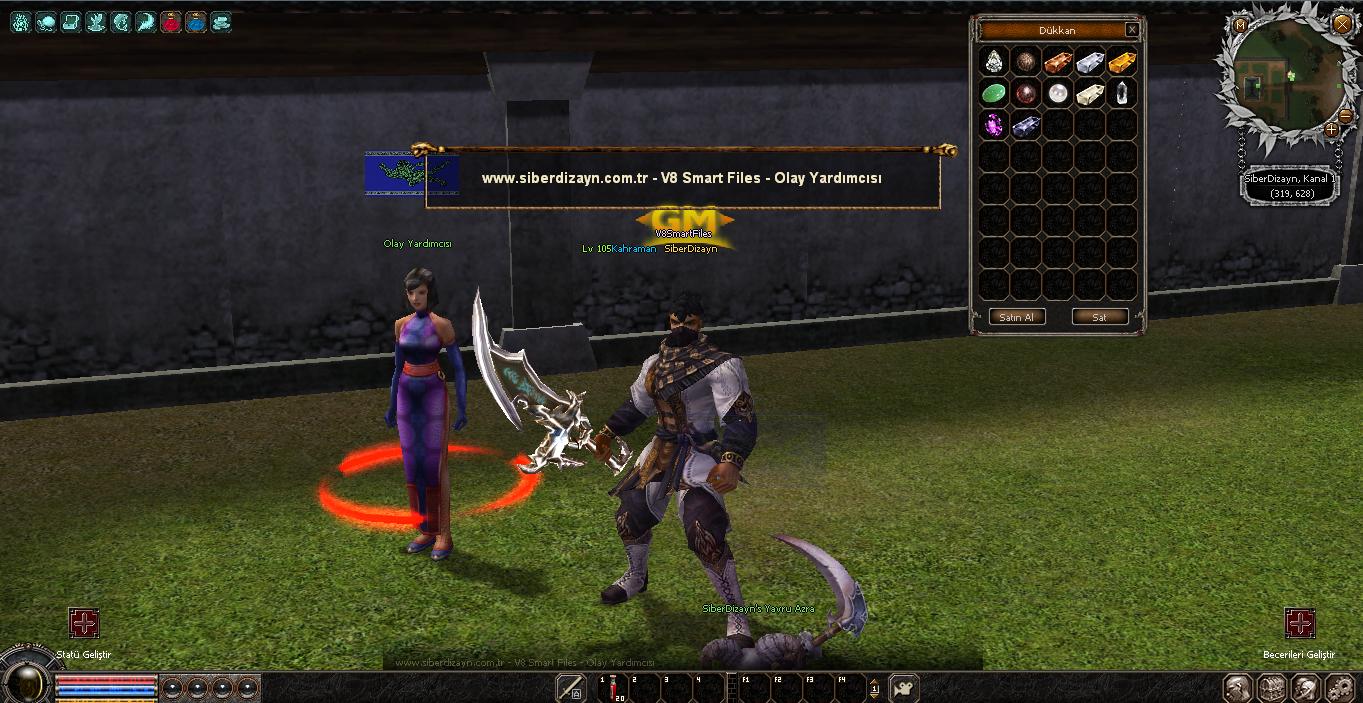
Task: Choose the white pearl in the shop
Action: click(1057, 94)
